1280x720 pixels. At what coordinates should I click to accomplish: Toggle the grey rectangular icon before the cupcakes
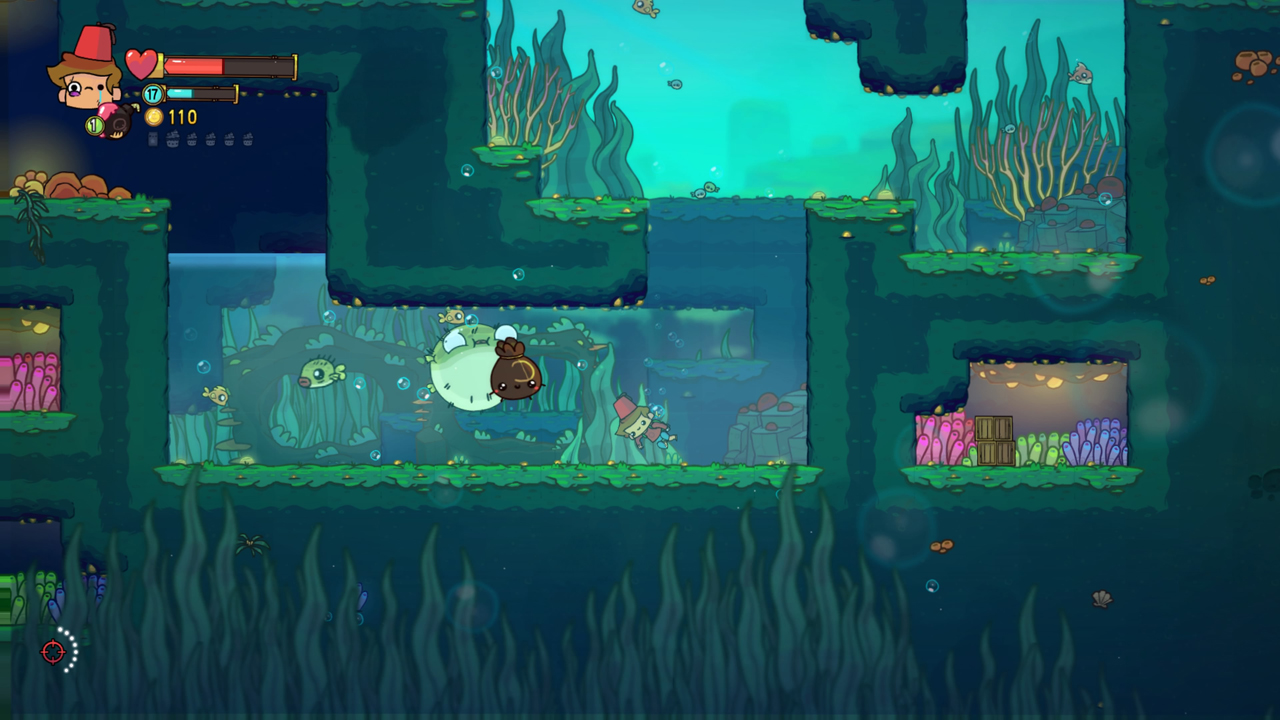pos(152,139)
